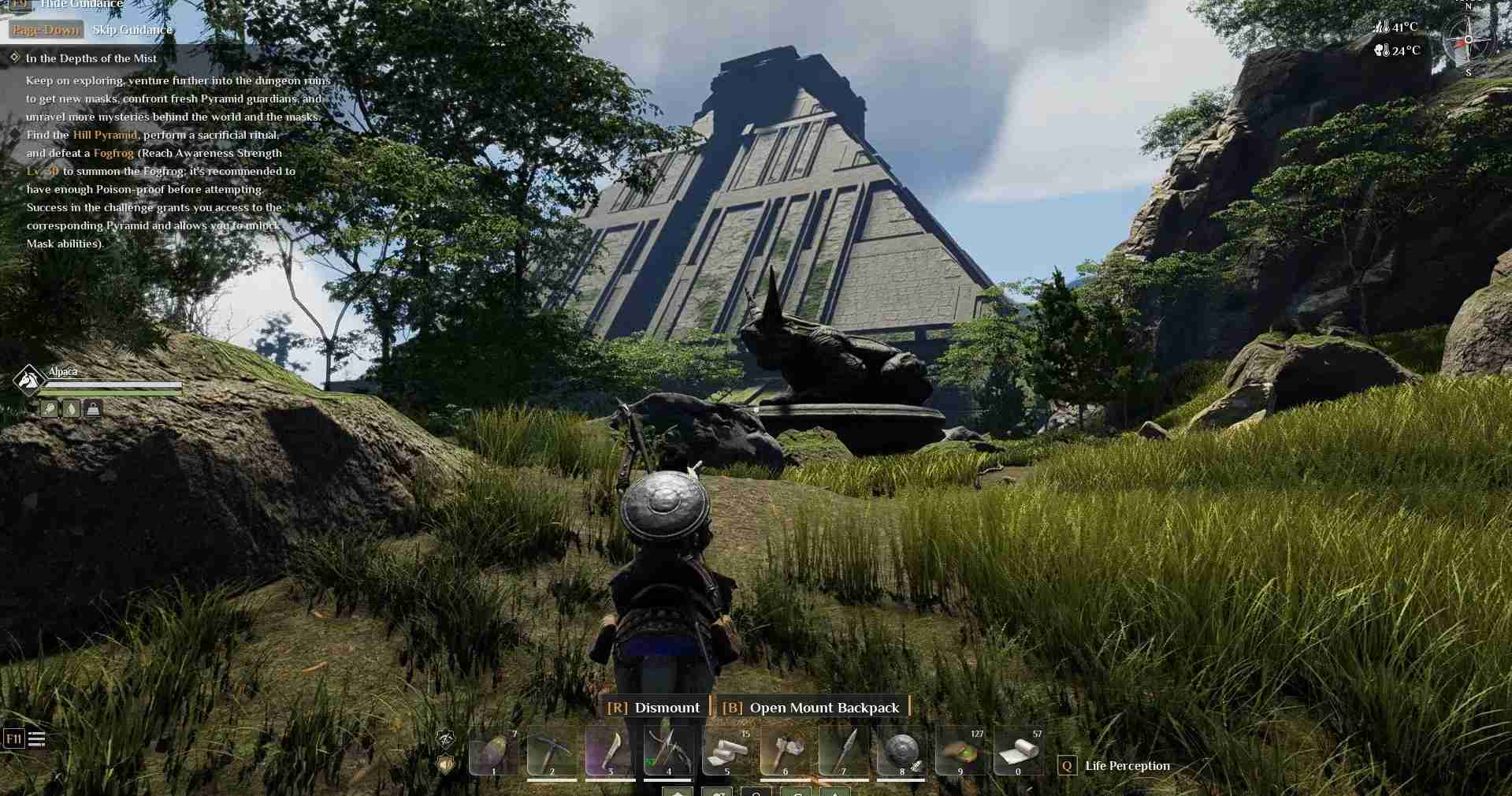Toggle the leaf status icon below Alpaca health

(x=70, y=408)
